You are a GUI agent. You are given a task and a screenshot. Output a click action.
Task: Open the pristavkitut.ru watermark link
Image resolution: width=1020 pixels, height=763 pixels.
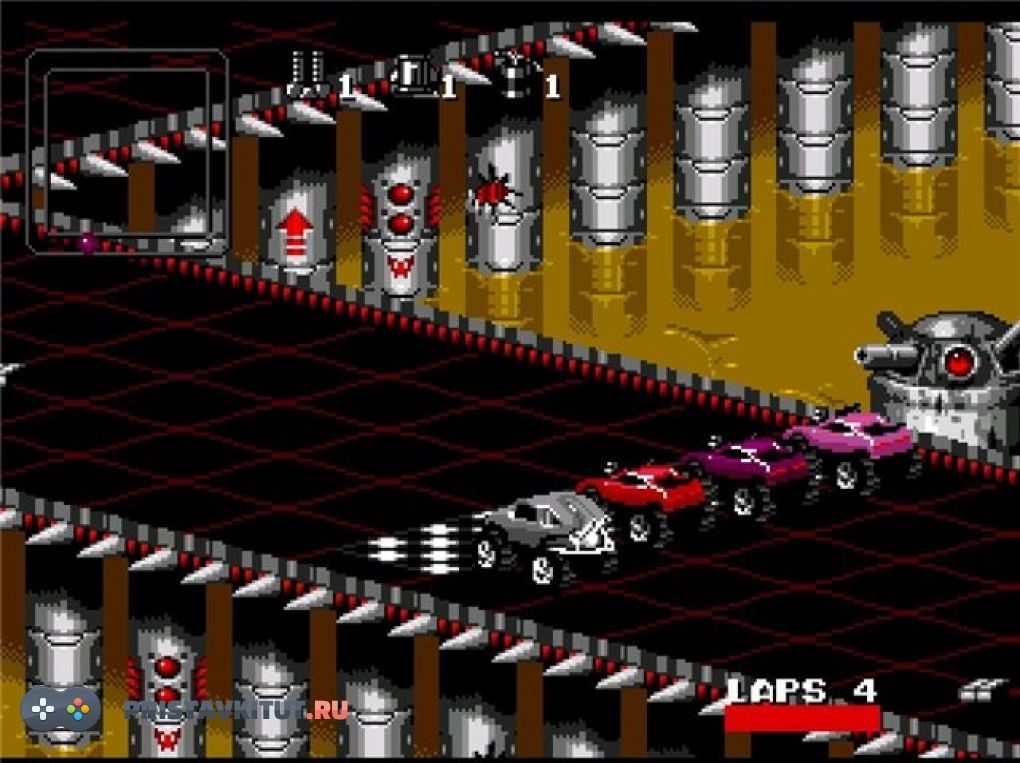[236, 709]
